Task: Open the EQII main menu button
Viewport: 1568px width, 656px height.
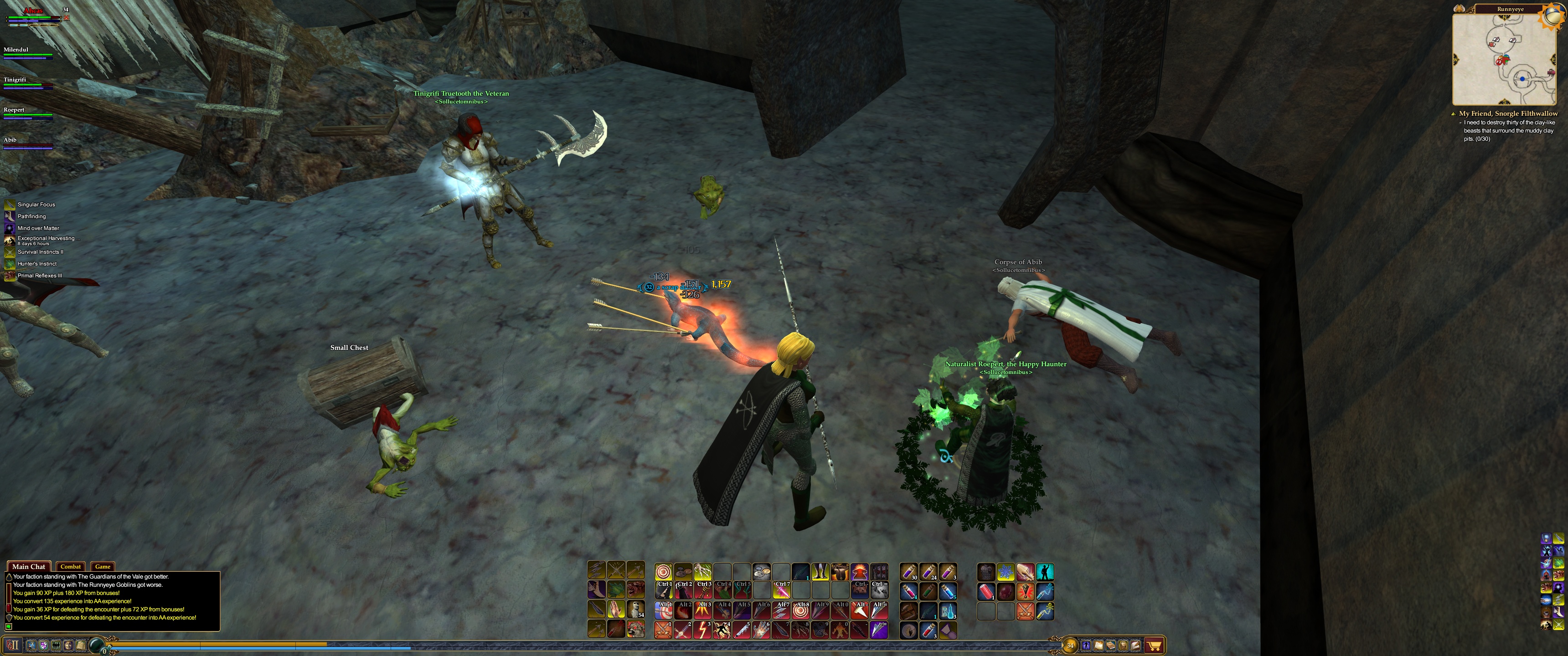Action: (x=13, y=645)
